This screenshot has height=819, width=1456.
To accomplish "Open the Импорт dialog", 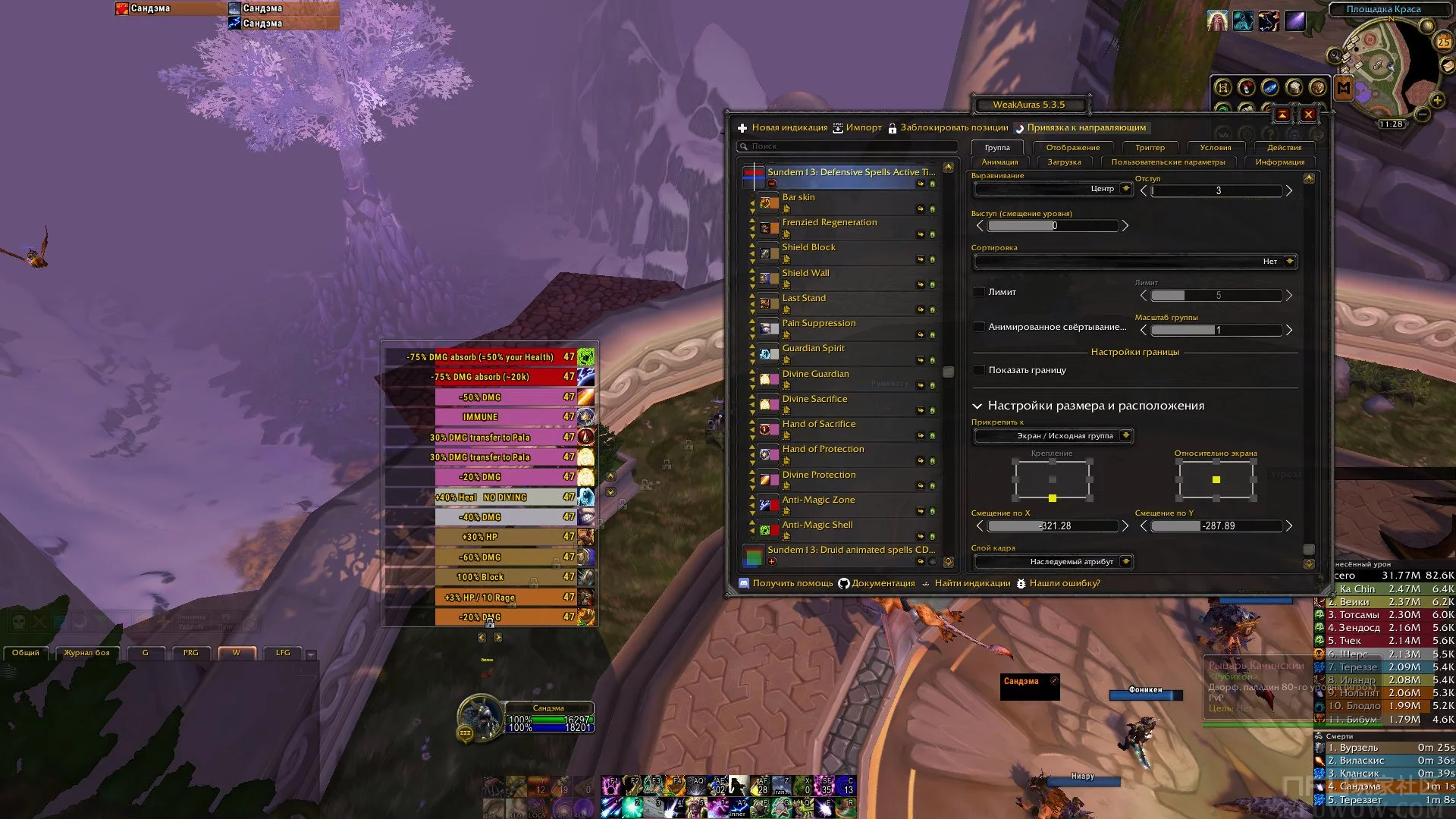I will pyautogui.click(x=858, y=127).
